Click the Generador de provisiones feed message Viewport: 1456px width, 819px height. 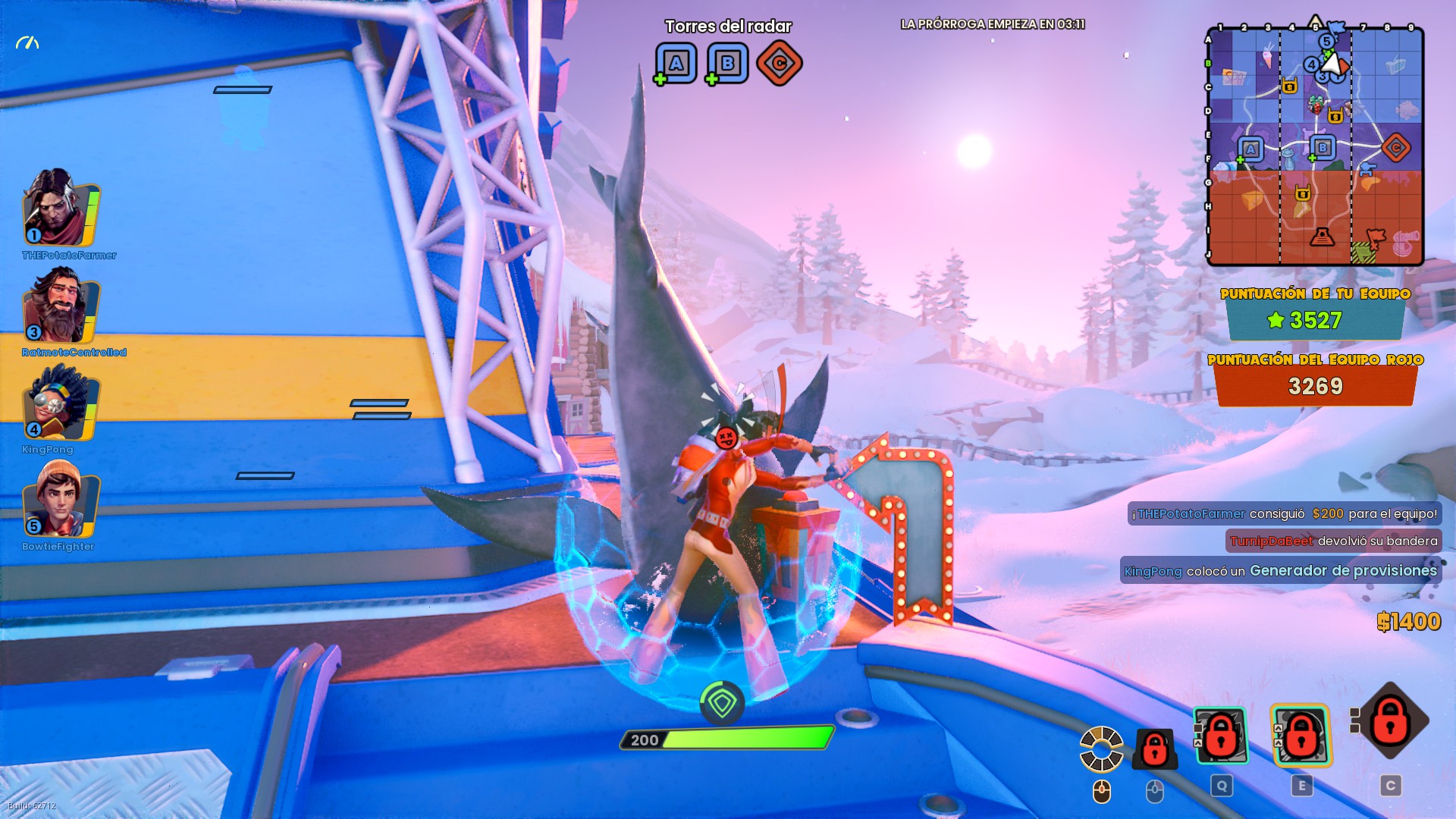pyautogui.click(x=1280, y=571)
